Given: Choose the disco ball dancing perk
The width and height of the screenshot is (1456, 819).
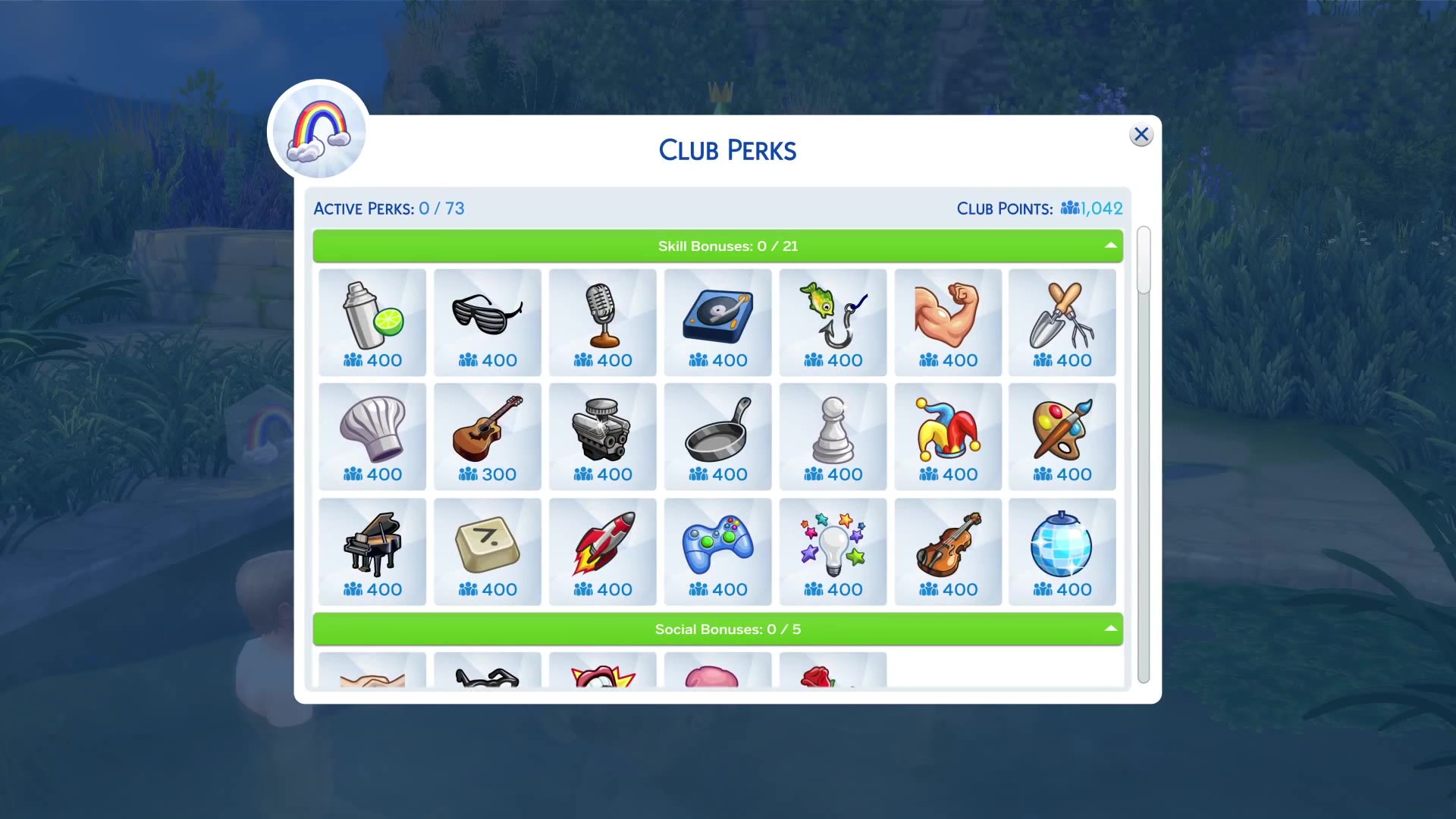Looking at the screenshot, I should pyautogui.click(x=1062, y=552).
